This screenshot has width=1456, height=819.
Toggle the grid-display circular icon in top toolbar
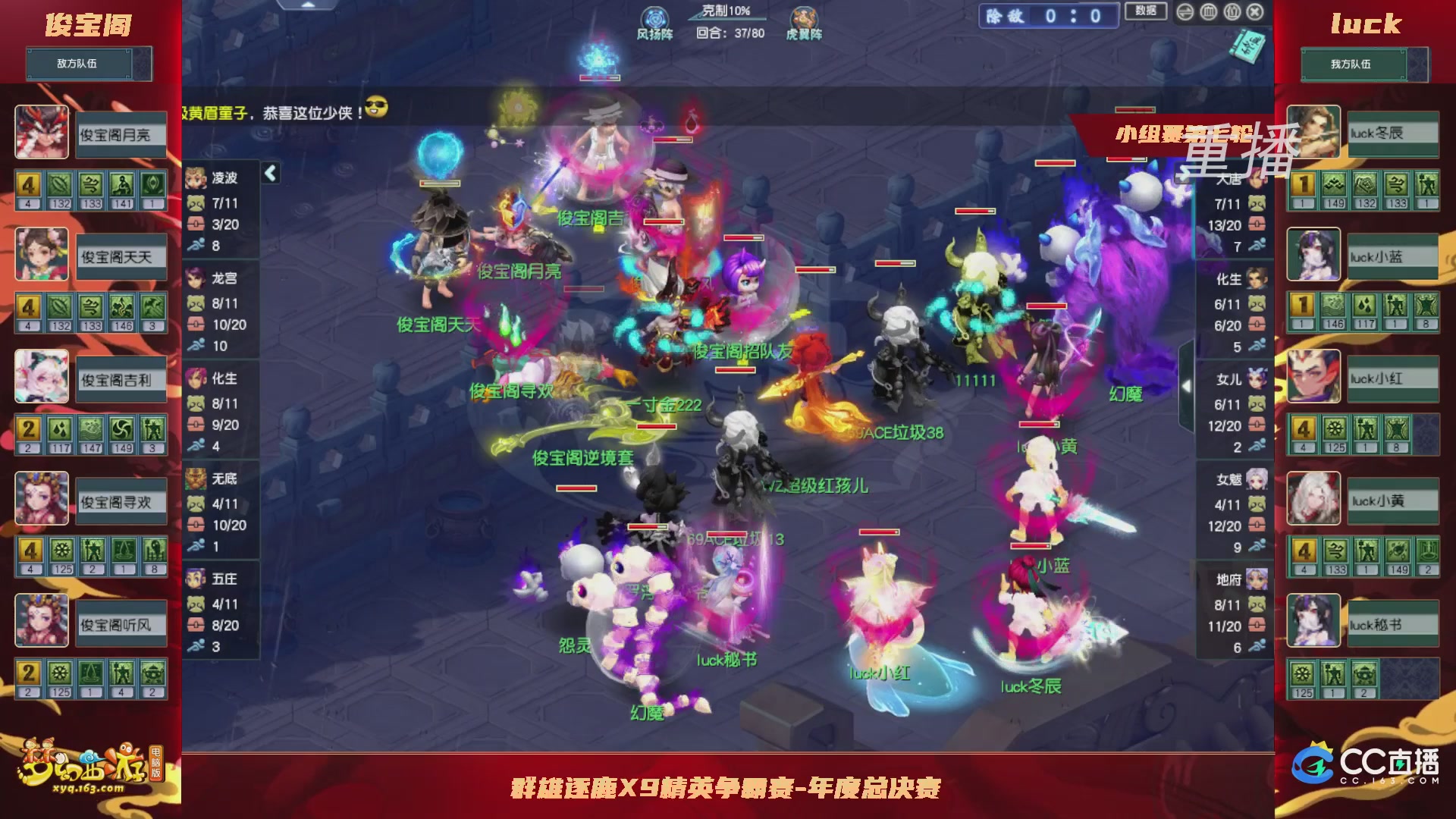(x=1208, y=12)
